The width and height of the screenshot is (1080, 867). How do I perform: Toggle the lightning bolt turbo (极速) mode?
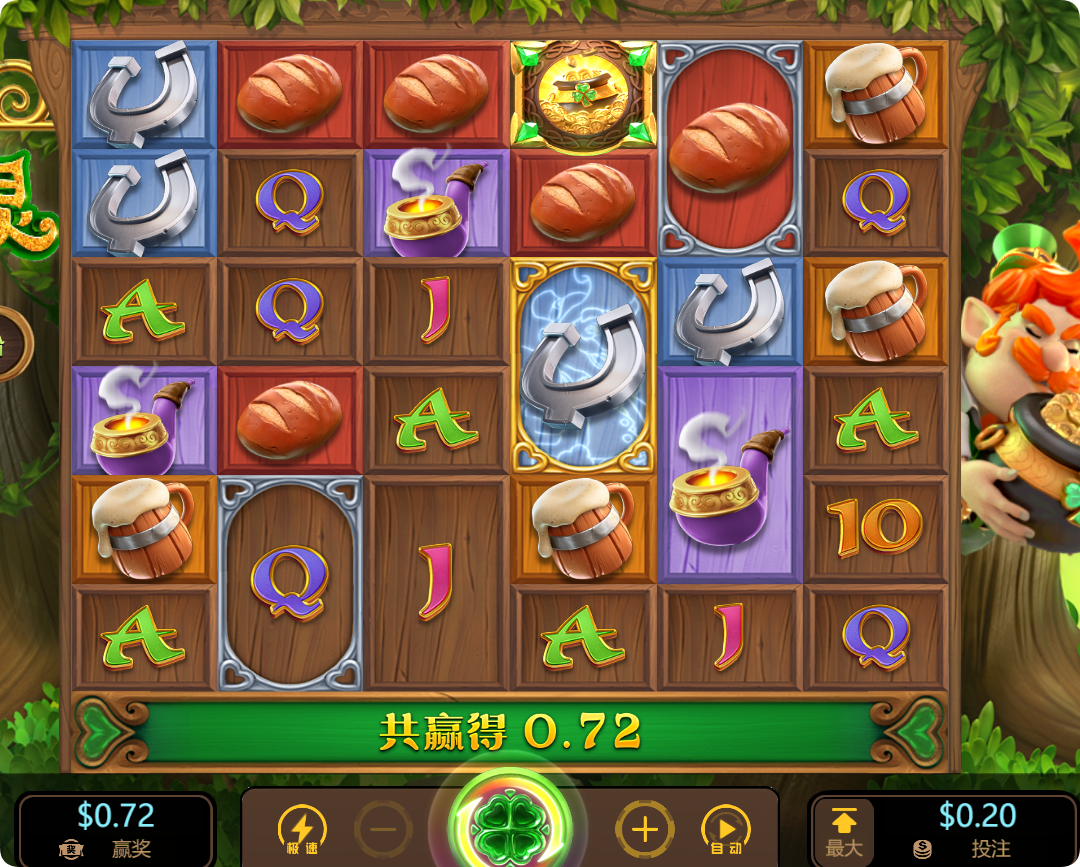point(301,830)
